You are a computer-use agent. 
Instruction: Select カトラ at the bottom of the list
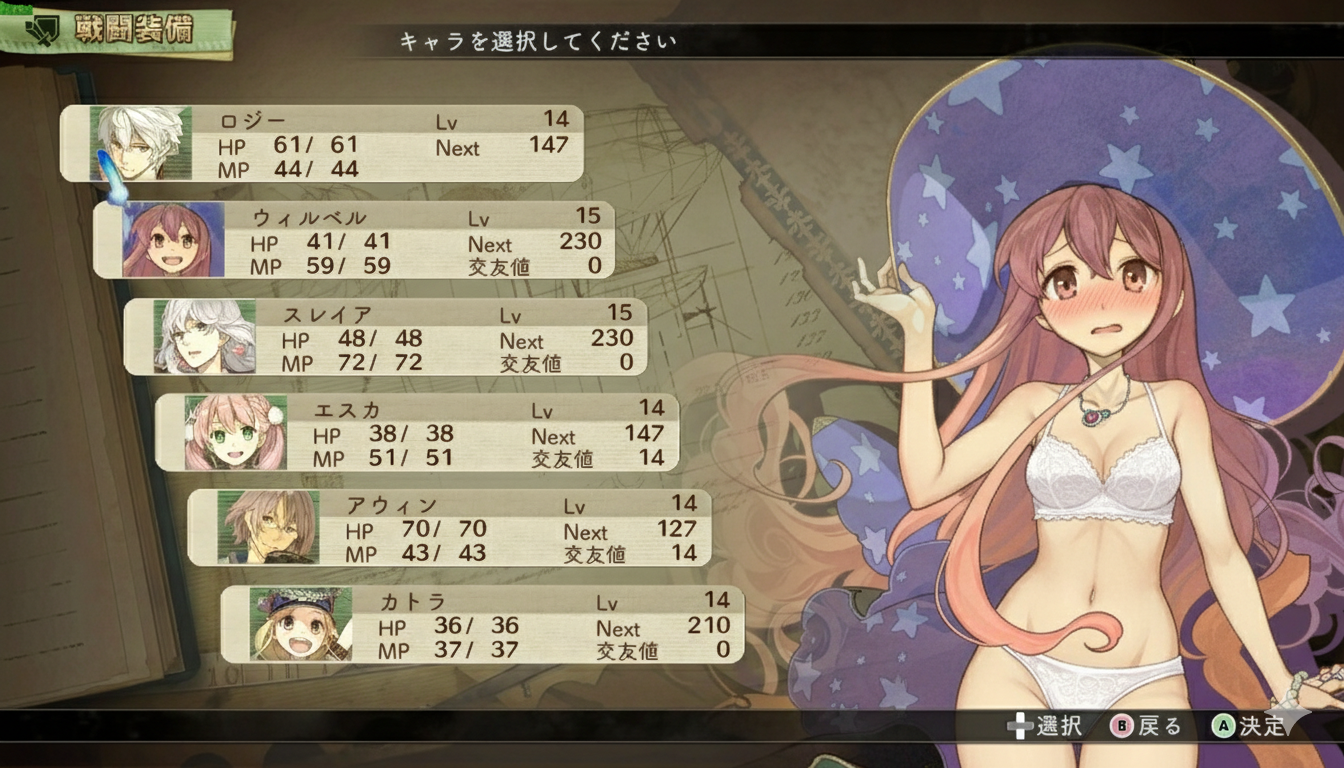point(481,625)
